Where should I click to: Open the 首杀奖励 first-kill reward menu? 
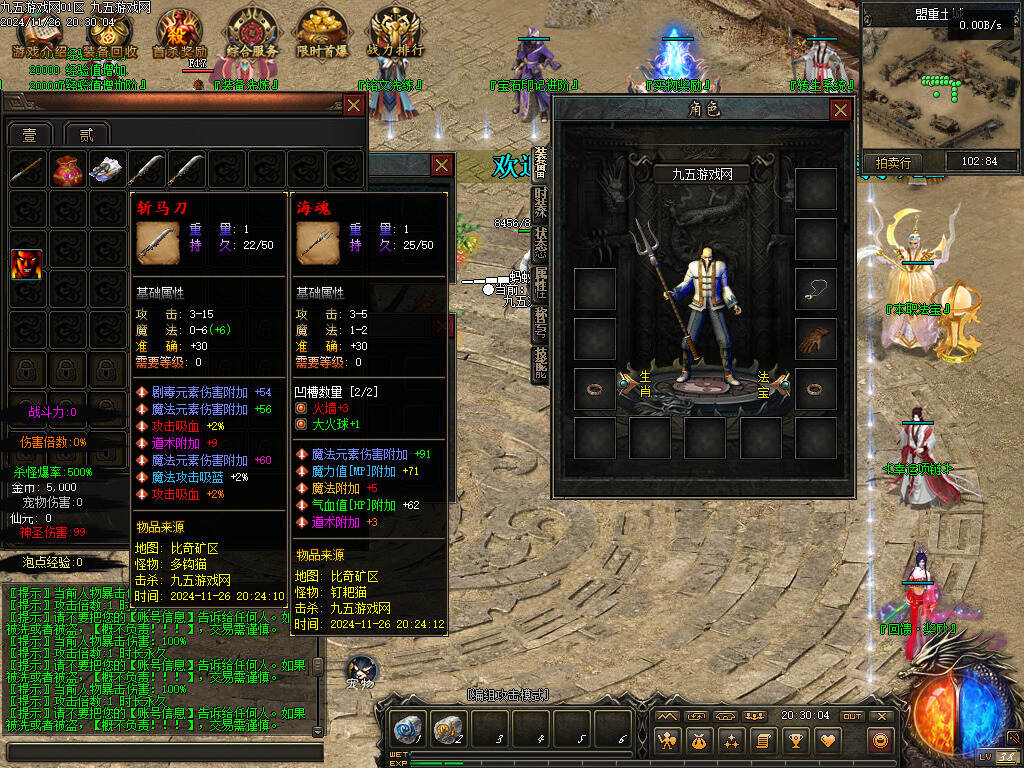180,32
